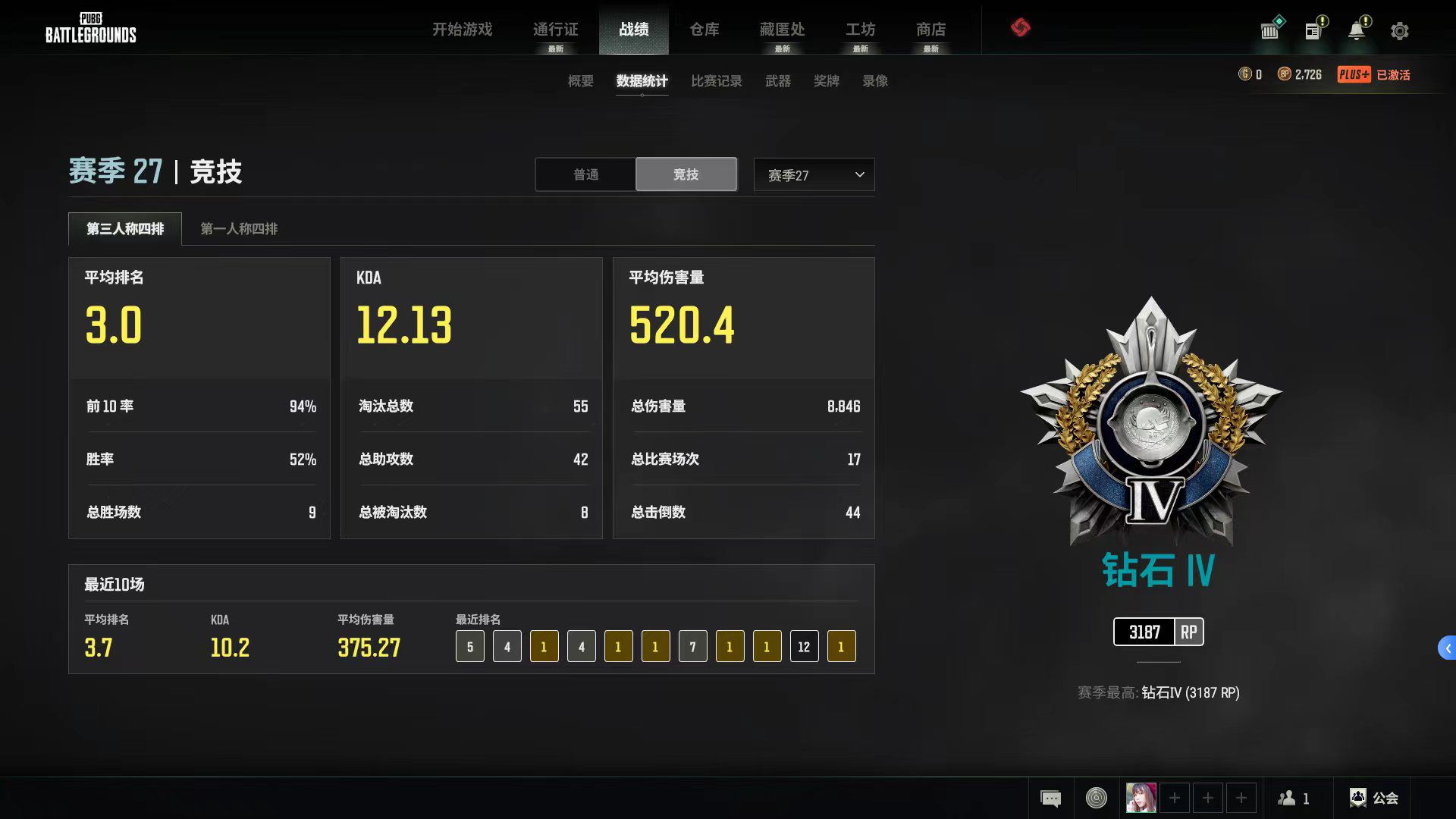The width and height of the screenshot is (1456, 819).
Task: Open the 比赛记录 match history tab
Action: 715,81
